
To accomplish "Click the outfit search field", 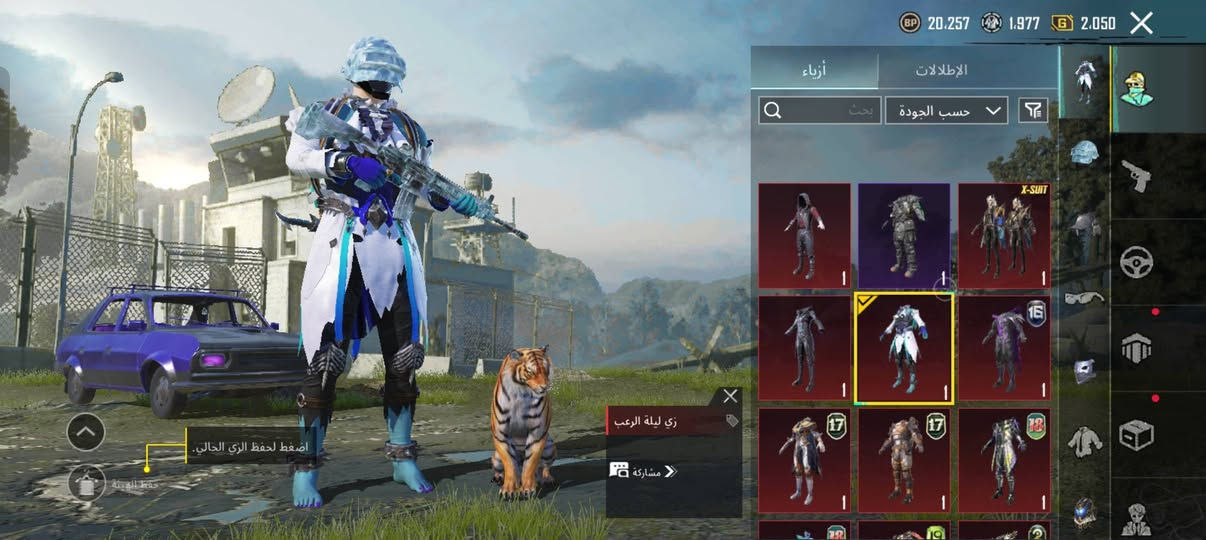I will coord(816,110).
